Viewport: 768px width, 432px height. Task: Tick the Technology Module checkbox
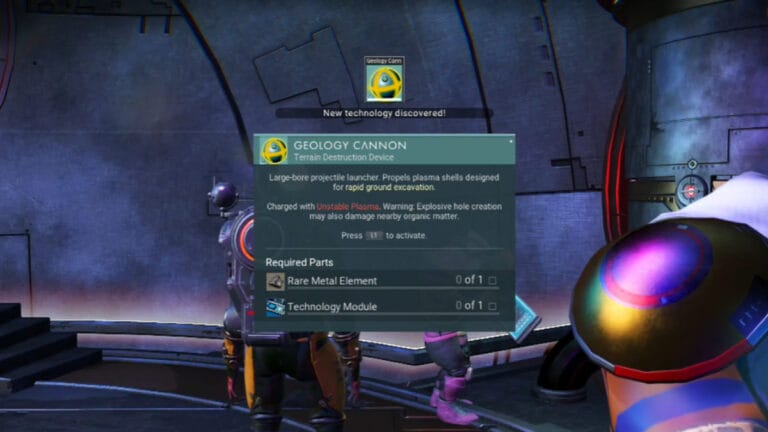(492, 306)
